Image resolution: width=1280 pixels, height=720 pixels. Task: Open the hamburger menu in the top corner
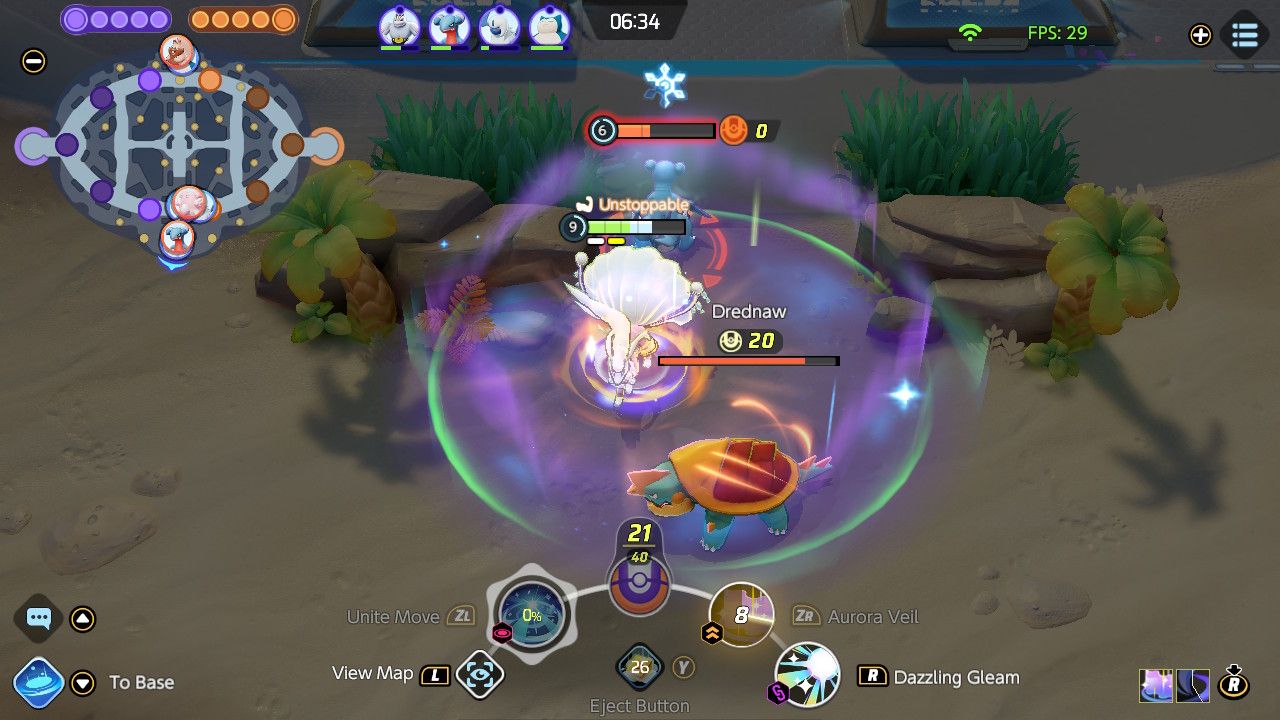pyautogui.click(x=1245, y=34)
